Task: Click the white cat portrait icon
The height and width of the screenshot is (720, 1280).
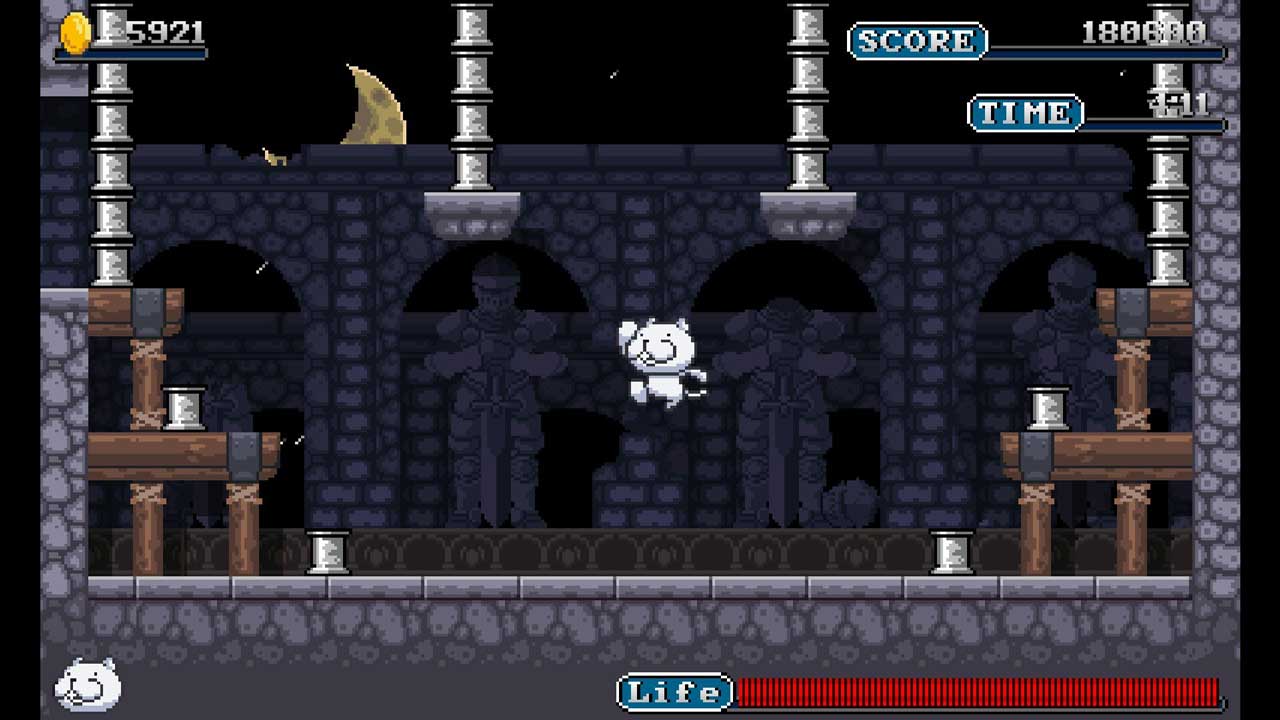Action: click(x=88, y=685)
